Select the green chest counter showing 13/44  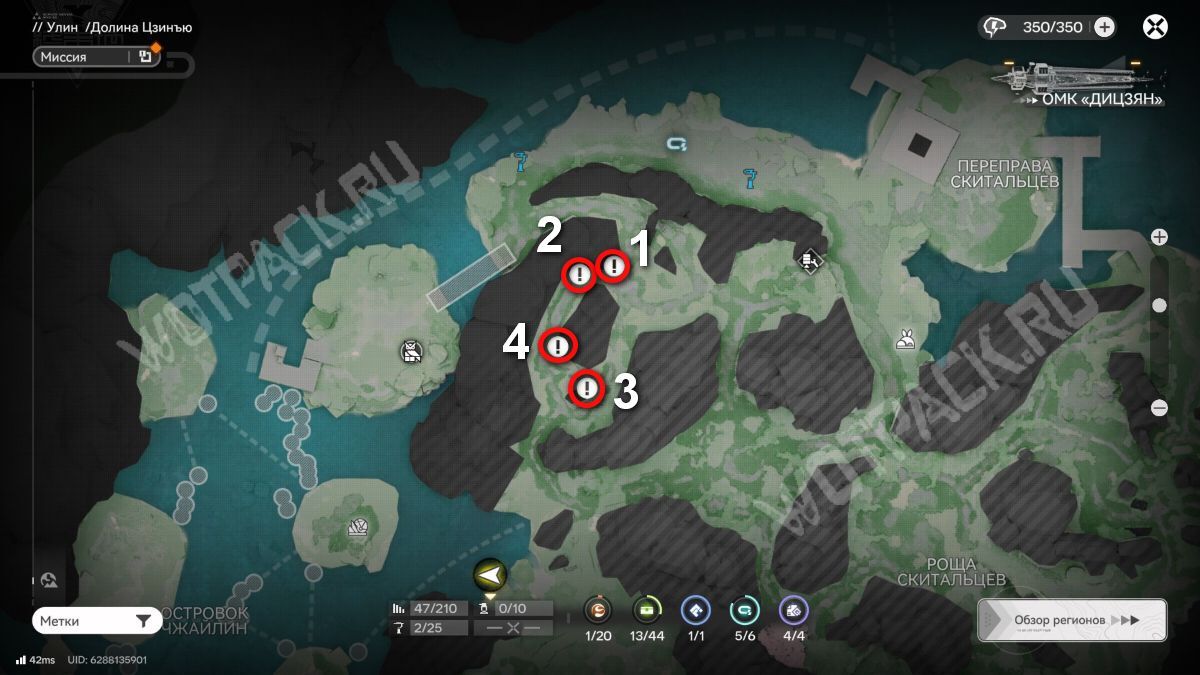pos(647,609)
